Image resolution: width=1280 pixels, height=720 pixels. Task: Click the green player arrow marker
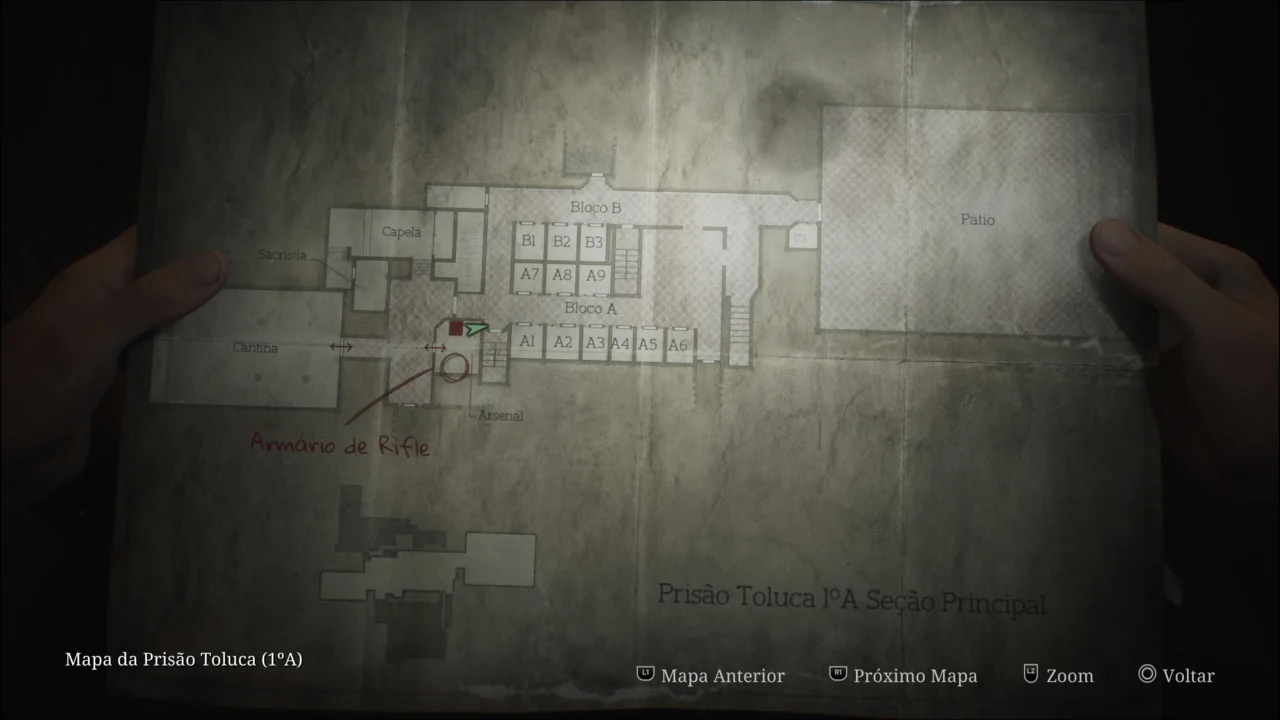pos(478,327)
